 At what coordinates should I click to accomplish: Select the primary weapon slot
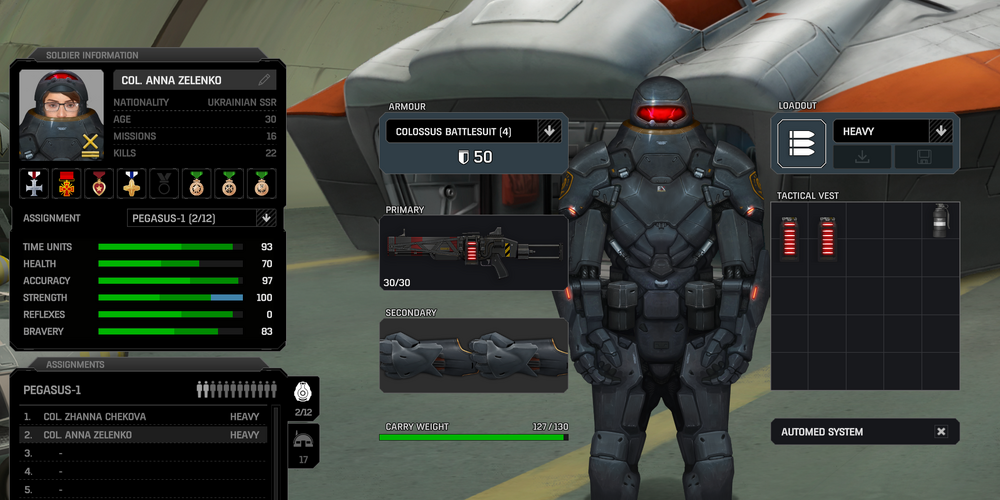tap(474, 253)
